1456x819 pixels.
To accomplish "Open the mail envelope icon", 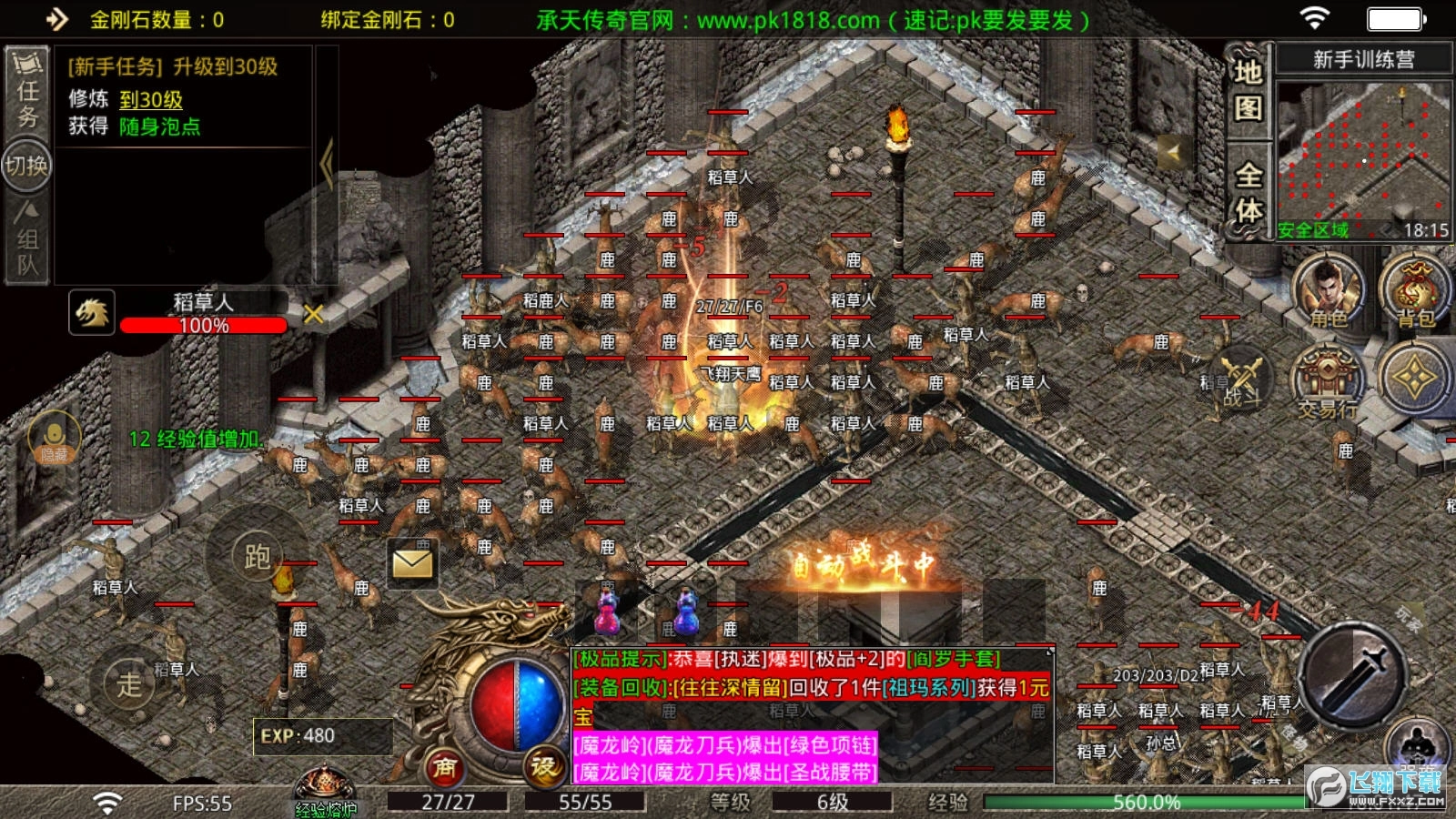I will click(411, 564).
